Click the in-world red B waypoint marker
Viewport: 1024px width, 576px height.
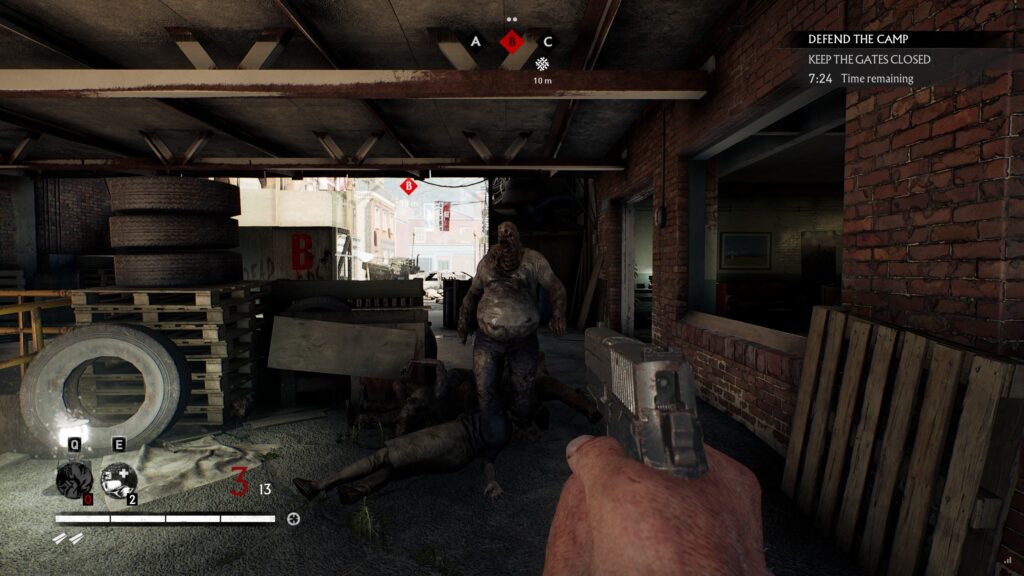click(408, 186)
